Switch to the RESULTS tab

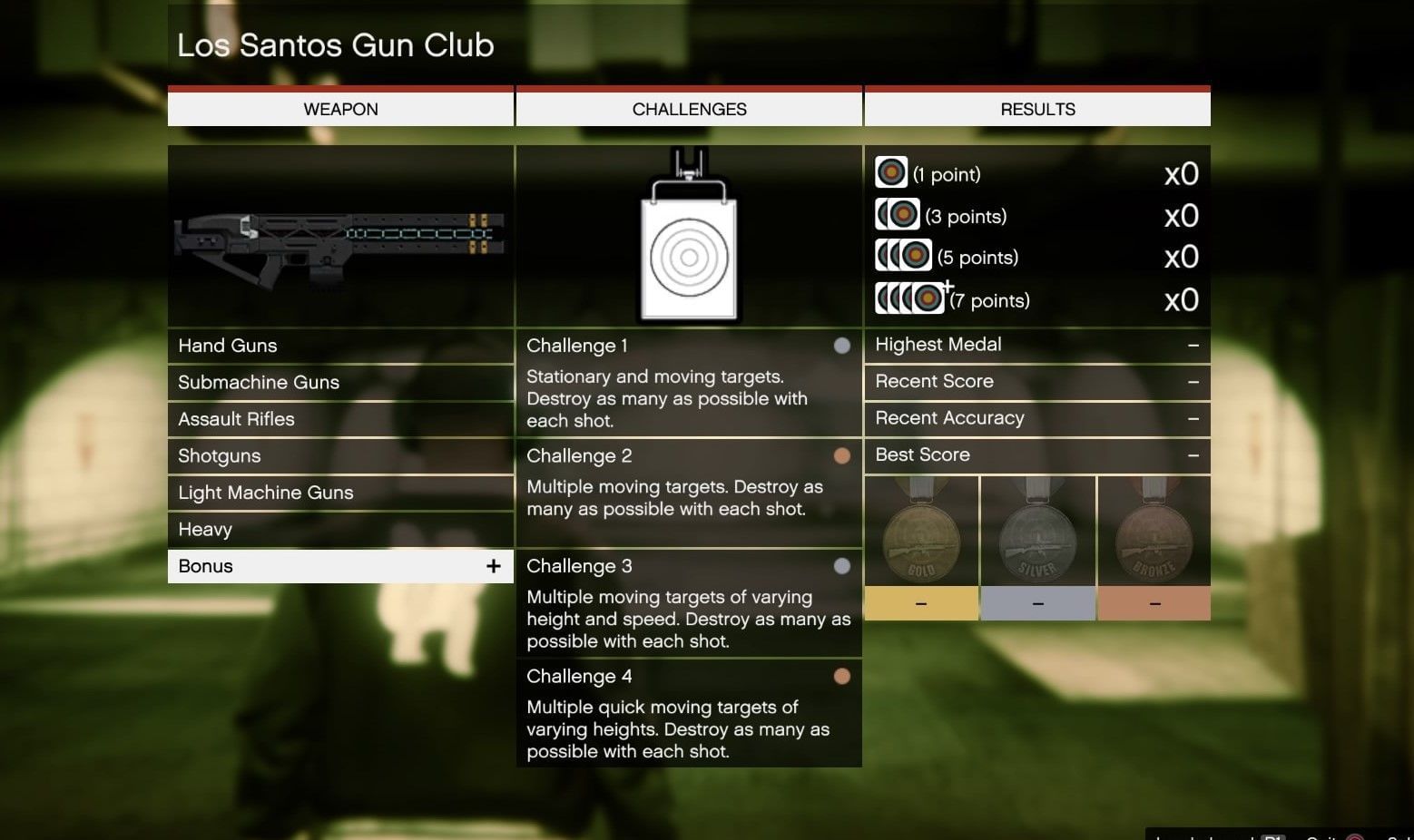1037,109
